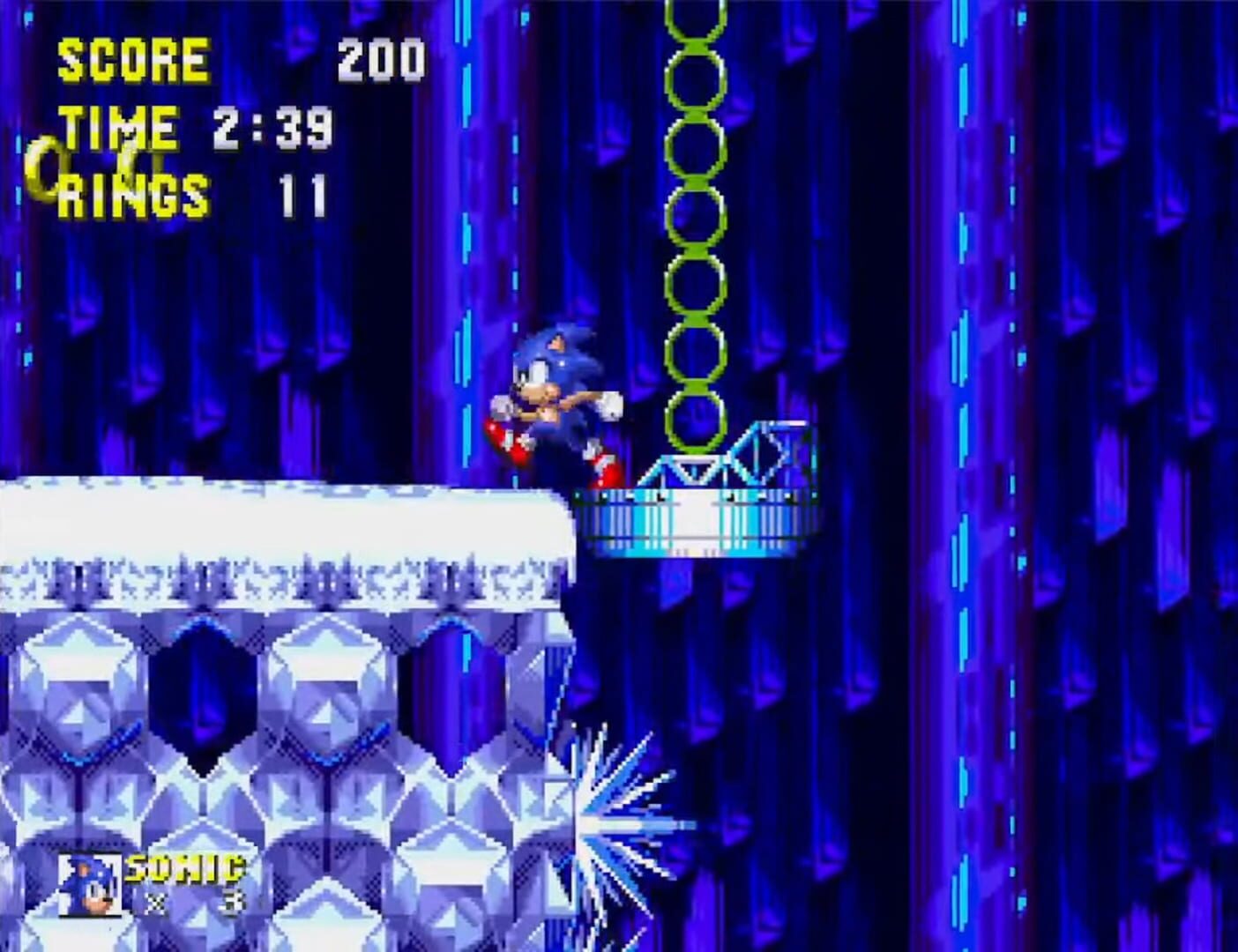Viewport: 1238px width, 952px height.
Task: Click the topmost link of the green chain
Action: (x=697, y=22)
